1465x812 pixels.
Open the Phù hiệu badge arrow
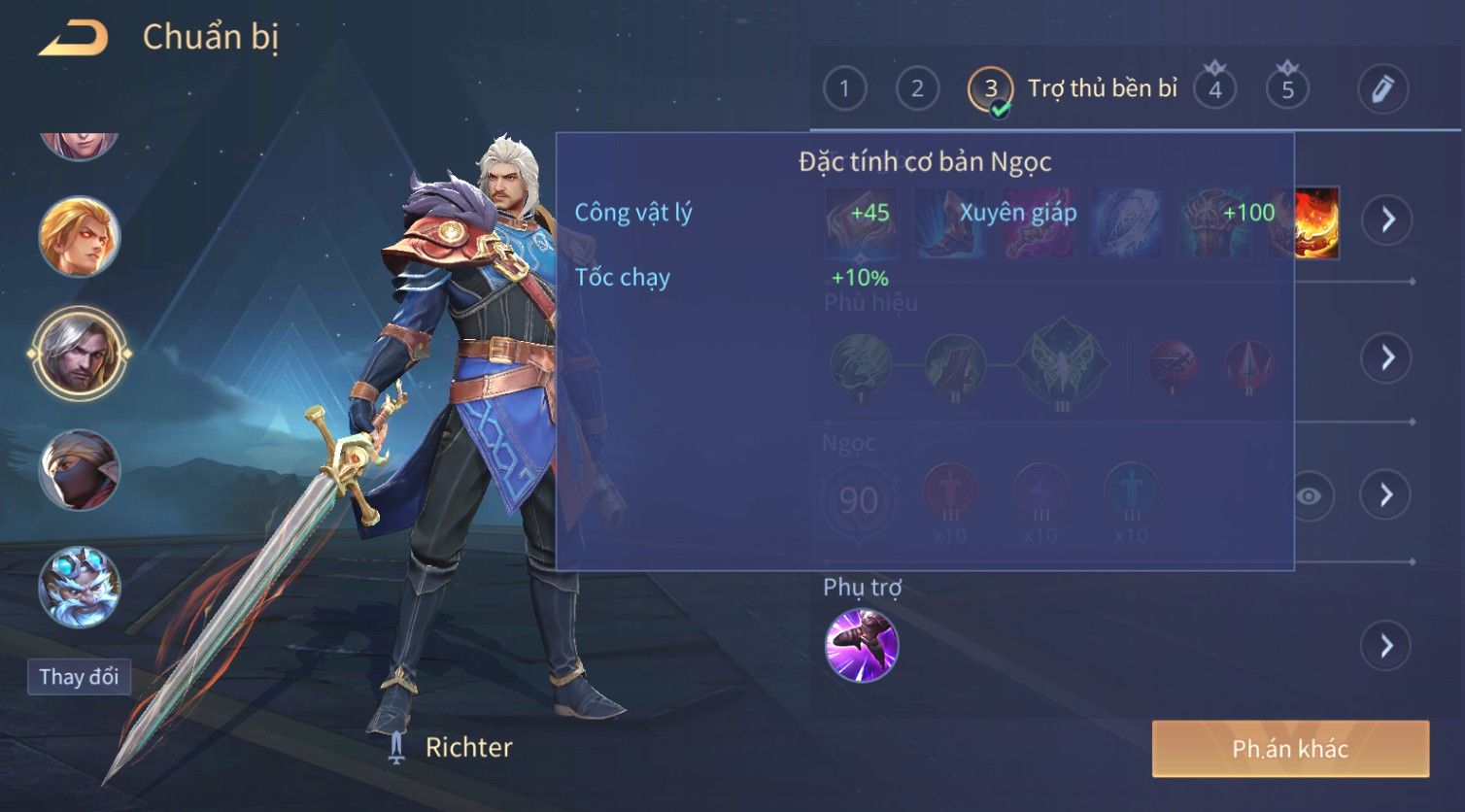coord(1386,357)
